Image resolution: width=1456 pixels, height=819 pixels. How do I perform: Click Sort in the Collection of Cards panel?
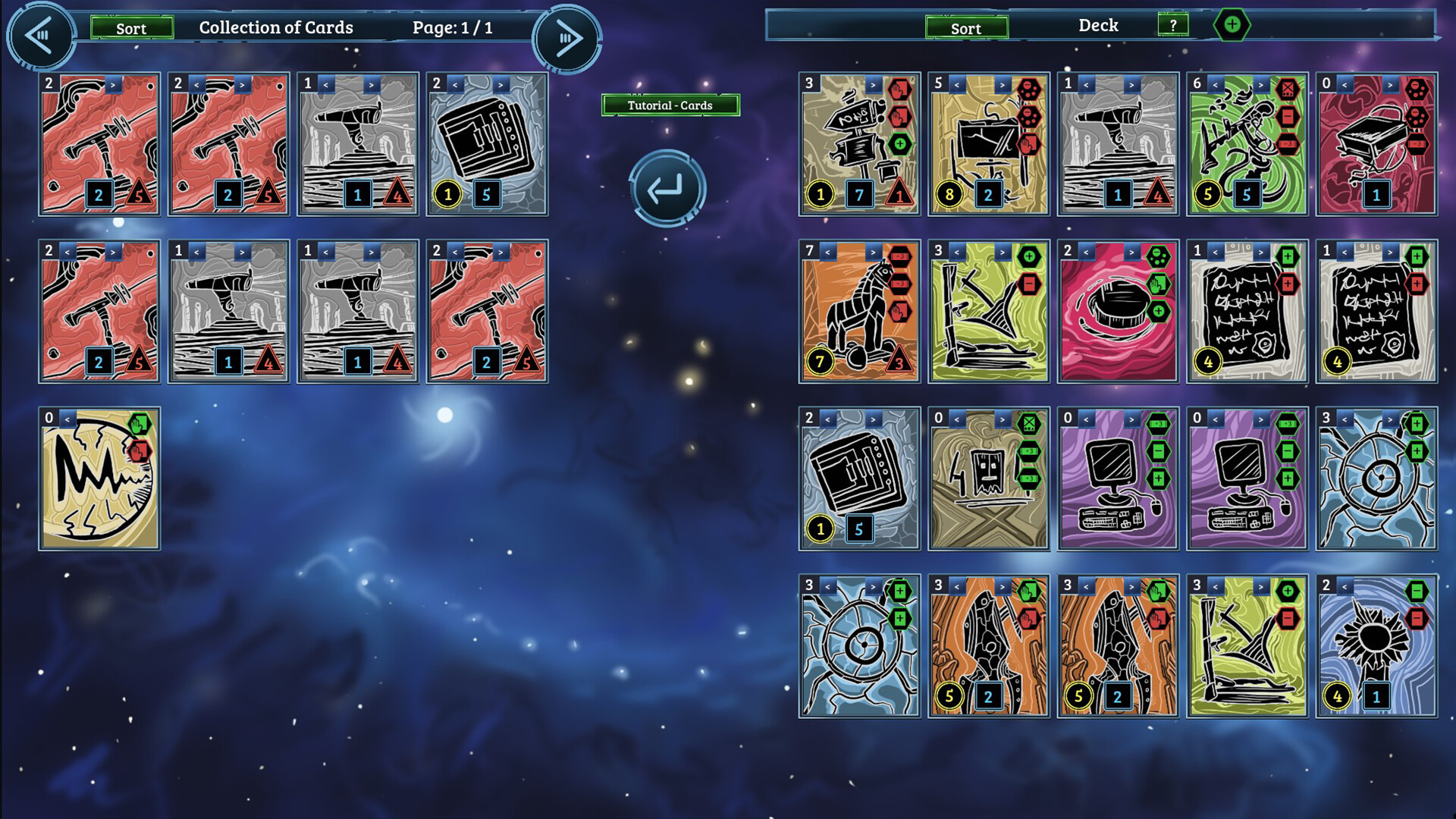[x=133, y=28]
